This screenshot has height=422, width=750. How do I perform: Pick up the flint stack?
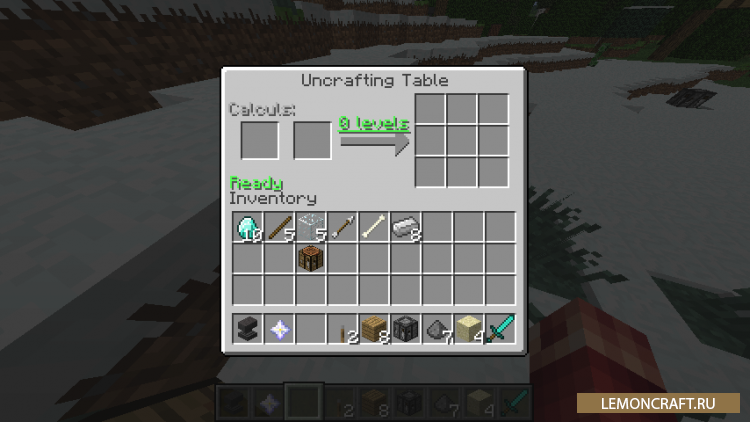pyautogui.click(x=438, y=328)
